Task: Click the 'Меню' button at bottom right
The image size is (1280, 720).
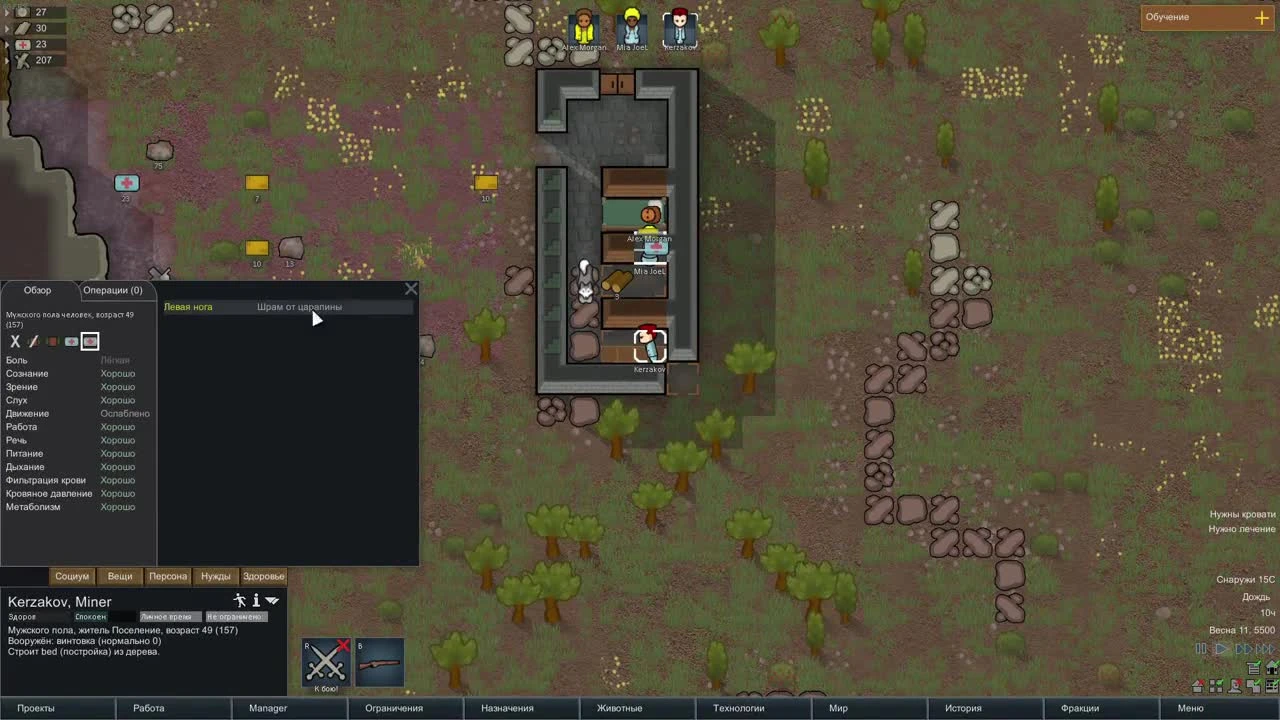Action: 1193,708
